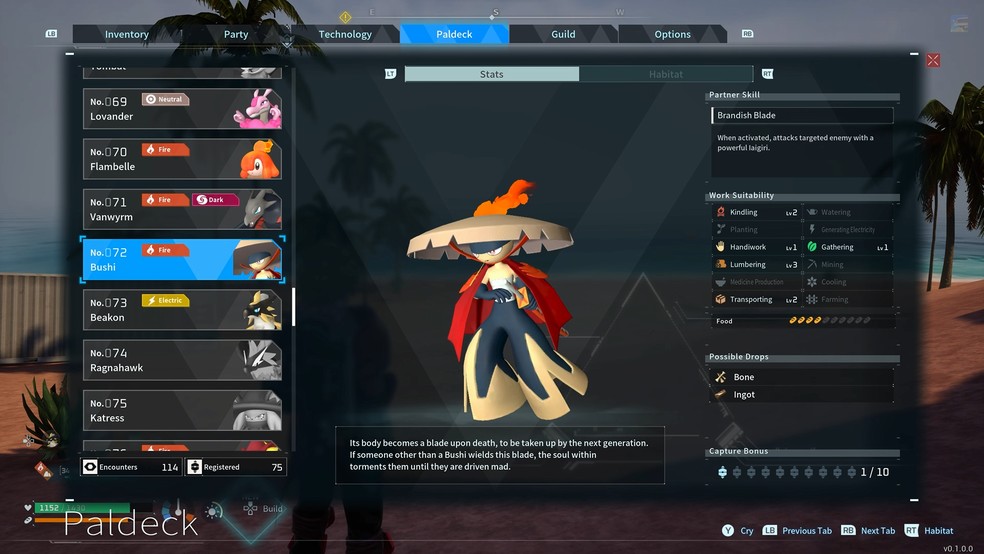This screenshot has height=554, width=984.
Task: Open the Party tab
Action: (236, 34)
